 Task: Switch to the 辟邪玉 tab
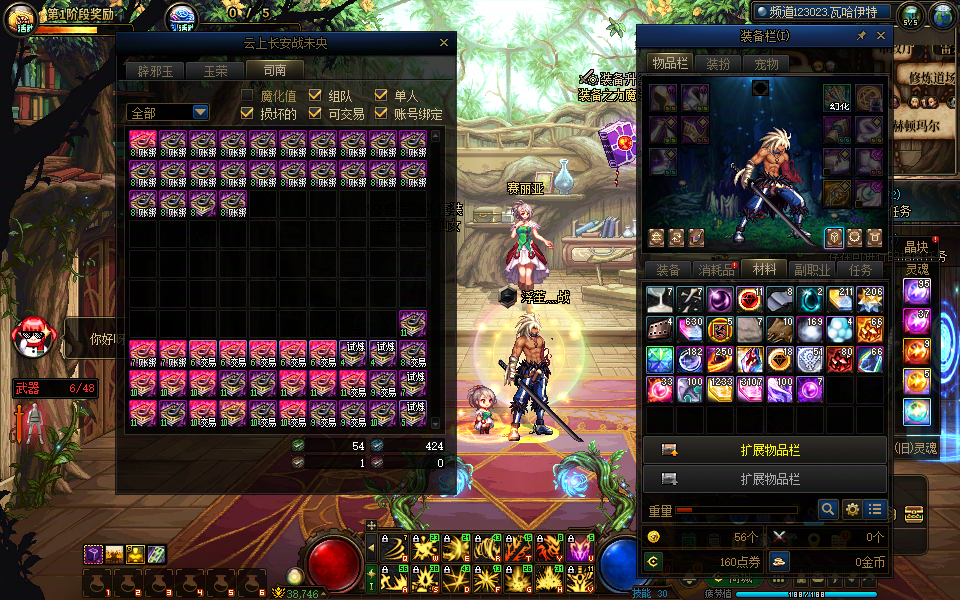coord(155,70)
